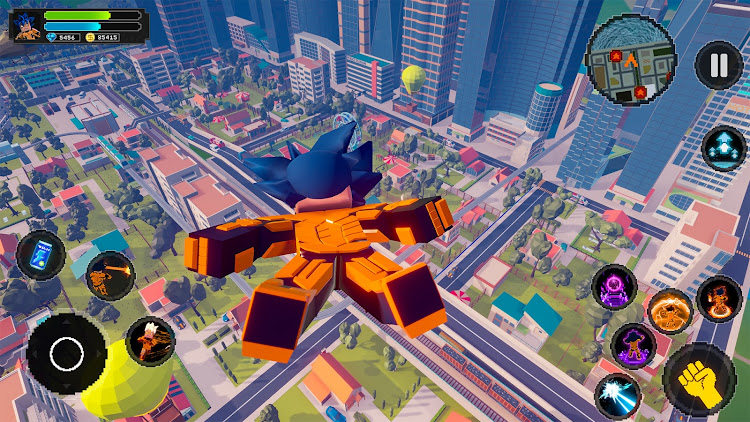This screenshot has height=422, width=750.
Task: Open the blue smartphone icon
Action: click(x=40, y=254)
